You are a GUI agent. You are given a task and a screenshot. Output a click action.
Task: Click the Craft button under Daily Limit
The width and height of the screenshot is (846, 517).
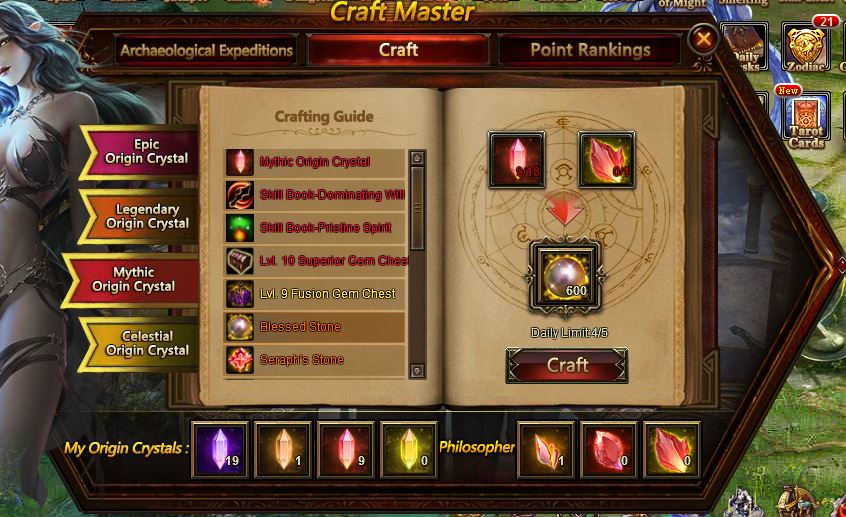567,366
